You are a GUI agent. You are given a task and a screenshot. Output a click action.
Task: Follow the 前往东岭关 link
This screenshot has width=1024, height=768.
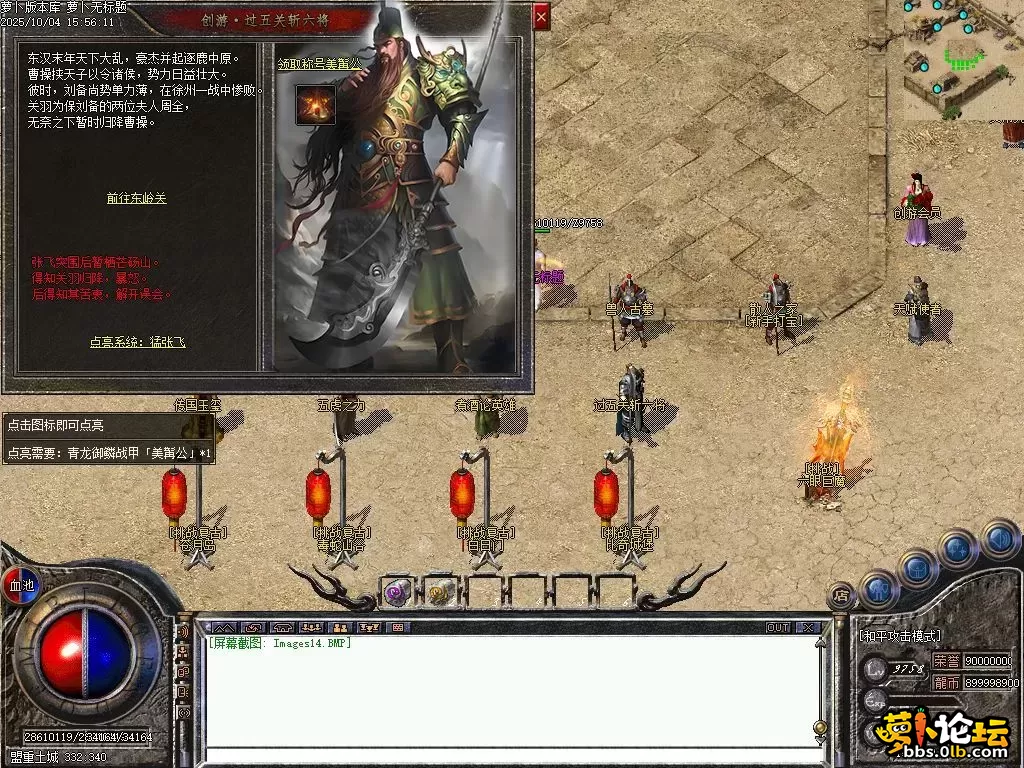[136, 198]
